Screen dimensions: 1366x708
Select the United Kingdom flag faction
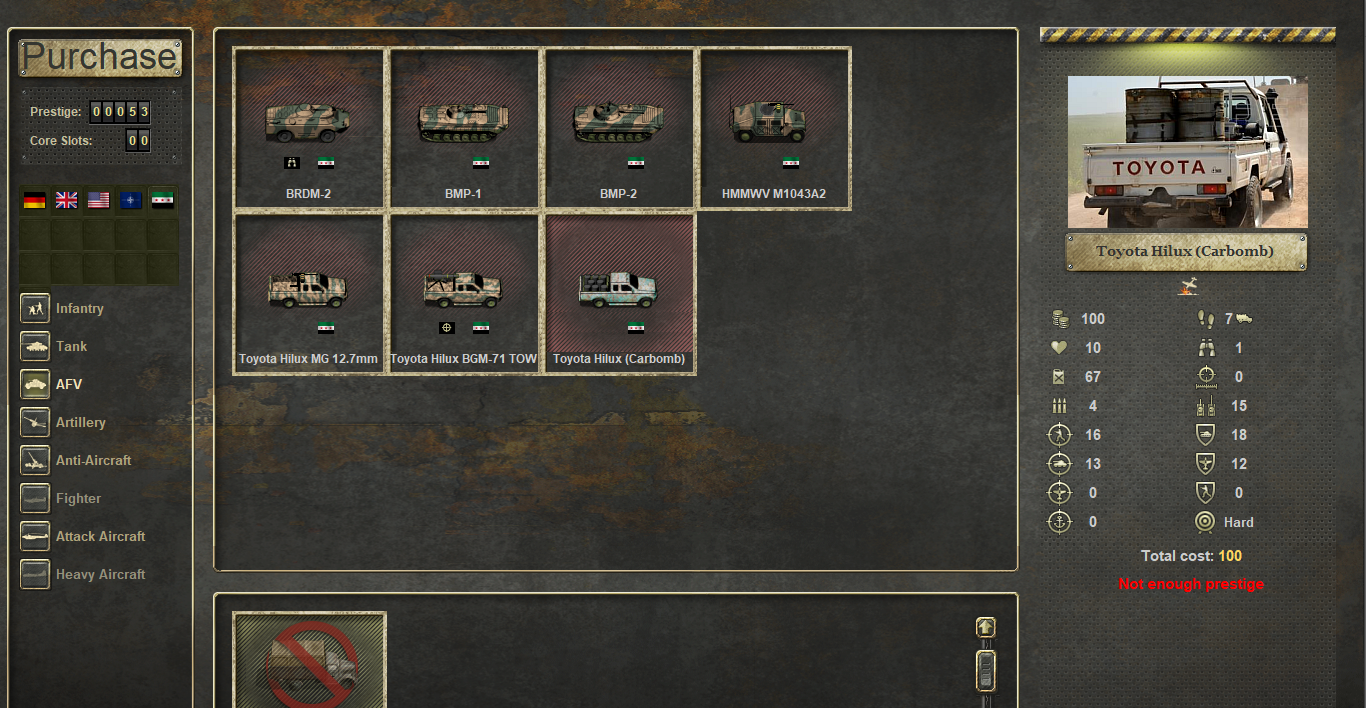[66, 200]
